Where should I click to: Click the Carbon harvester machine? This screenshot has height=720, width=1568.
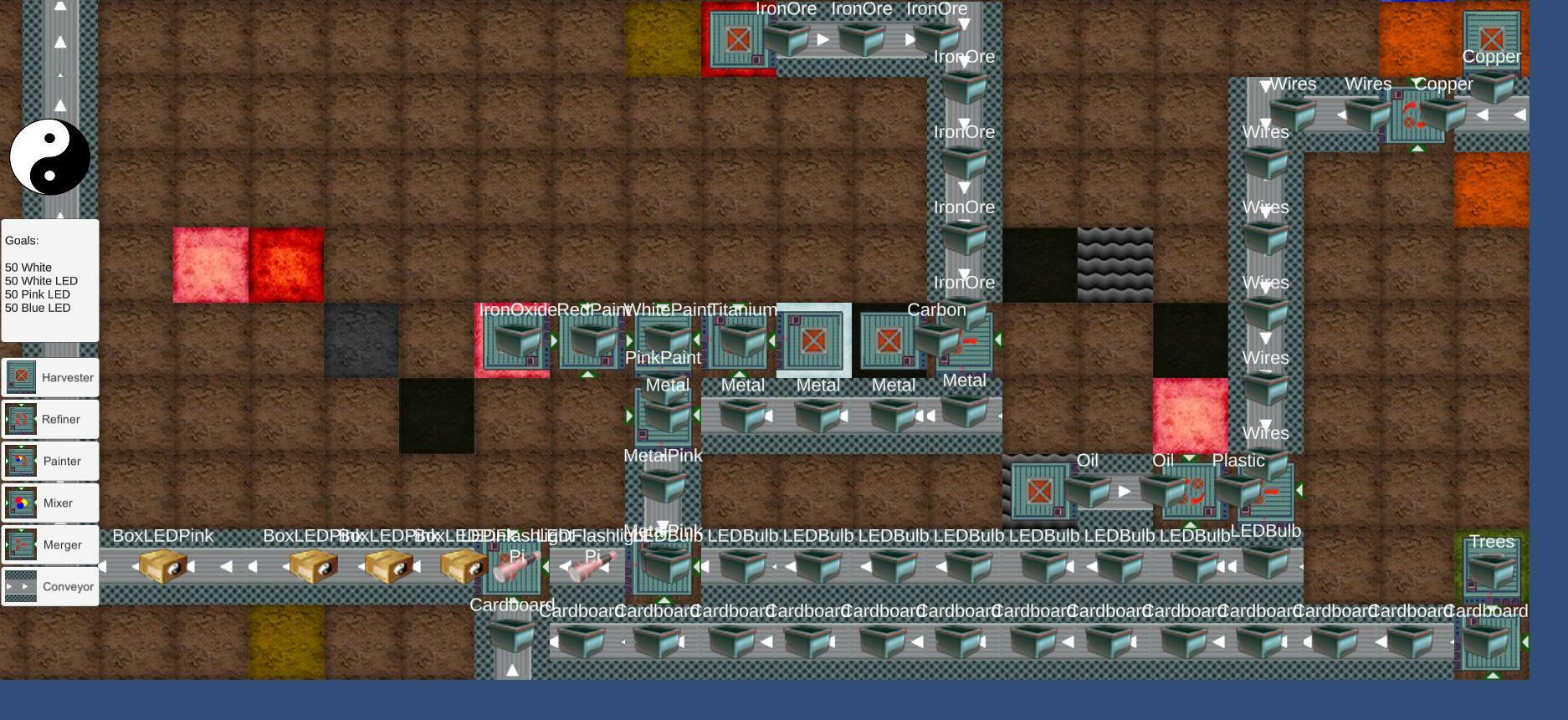click(x=887, y=340)
